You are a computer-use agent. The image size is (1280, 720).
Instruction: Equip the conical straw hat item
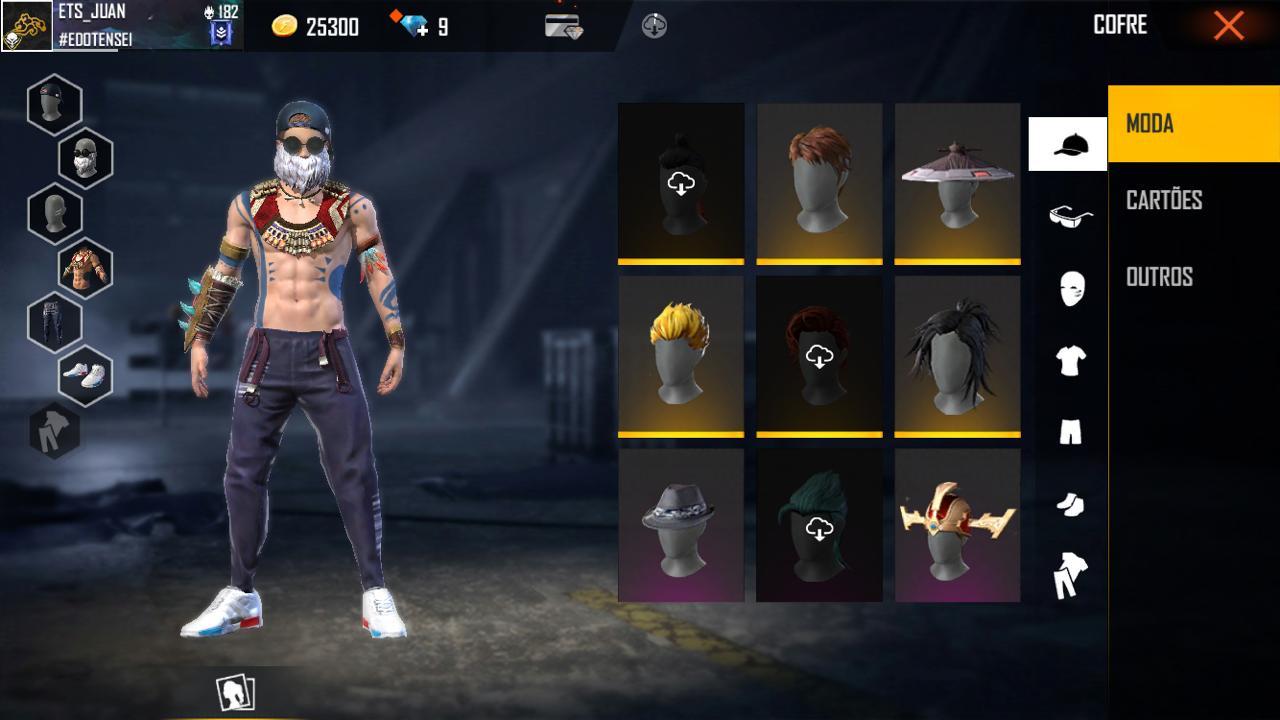point(957,182)
